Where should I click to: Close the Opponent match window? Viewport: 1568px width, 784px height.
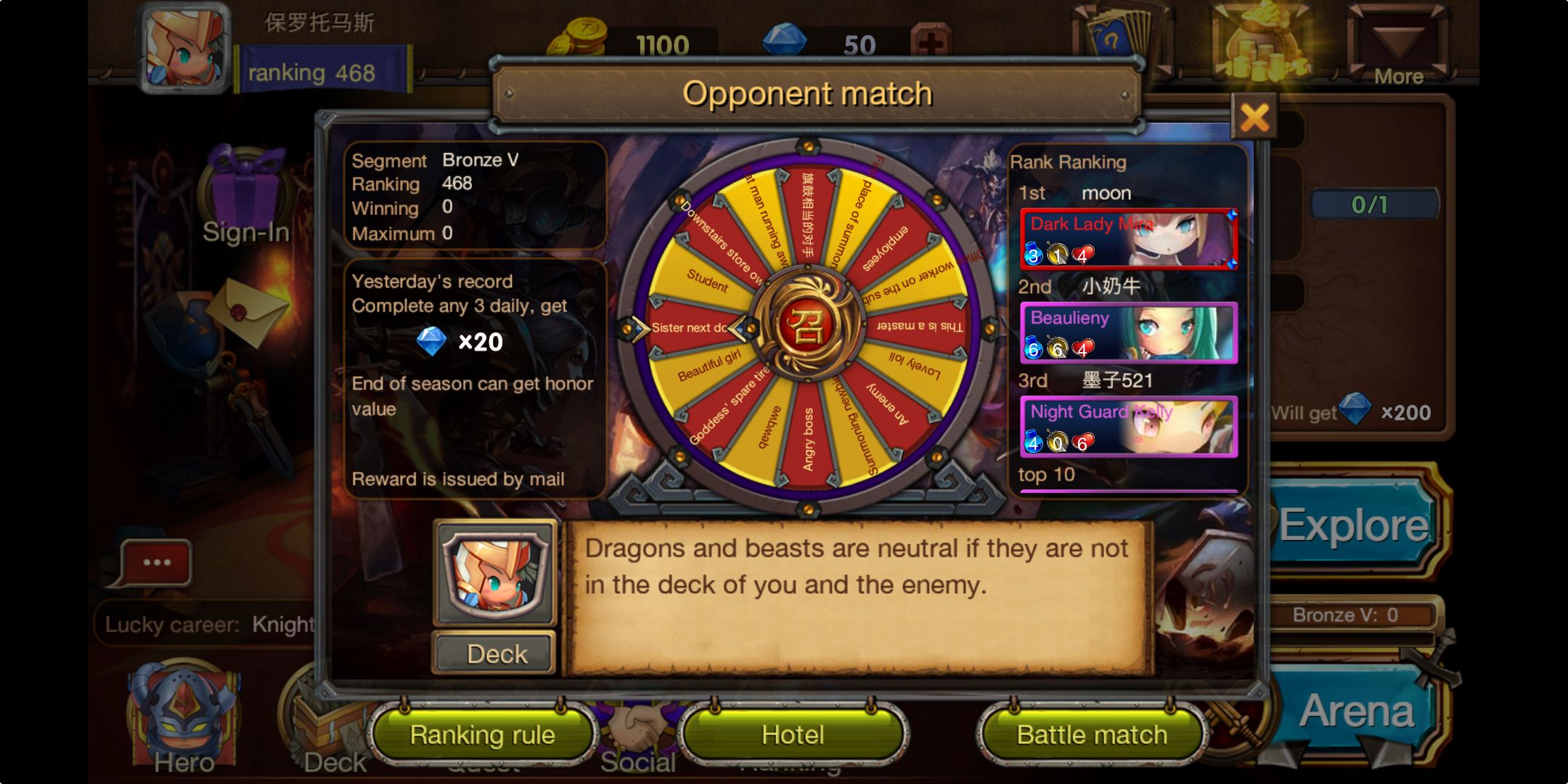click(1254, 118)
